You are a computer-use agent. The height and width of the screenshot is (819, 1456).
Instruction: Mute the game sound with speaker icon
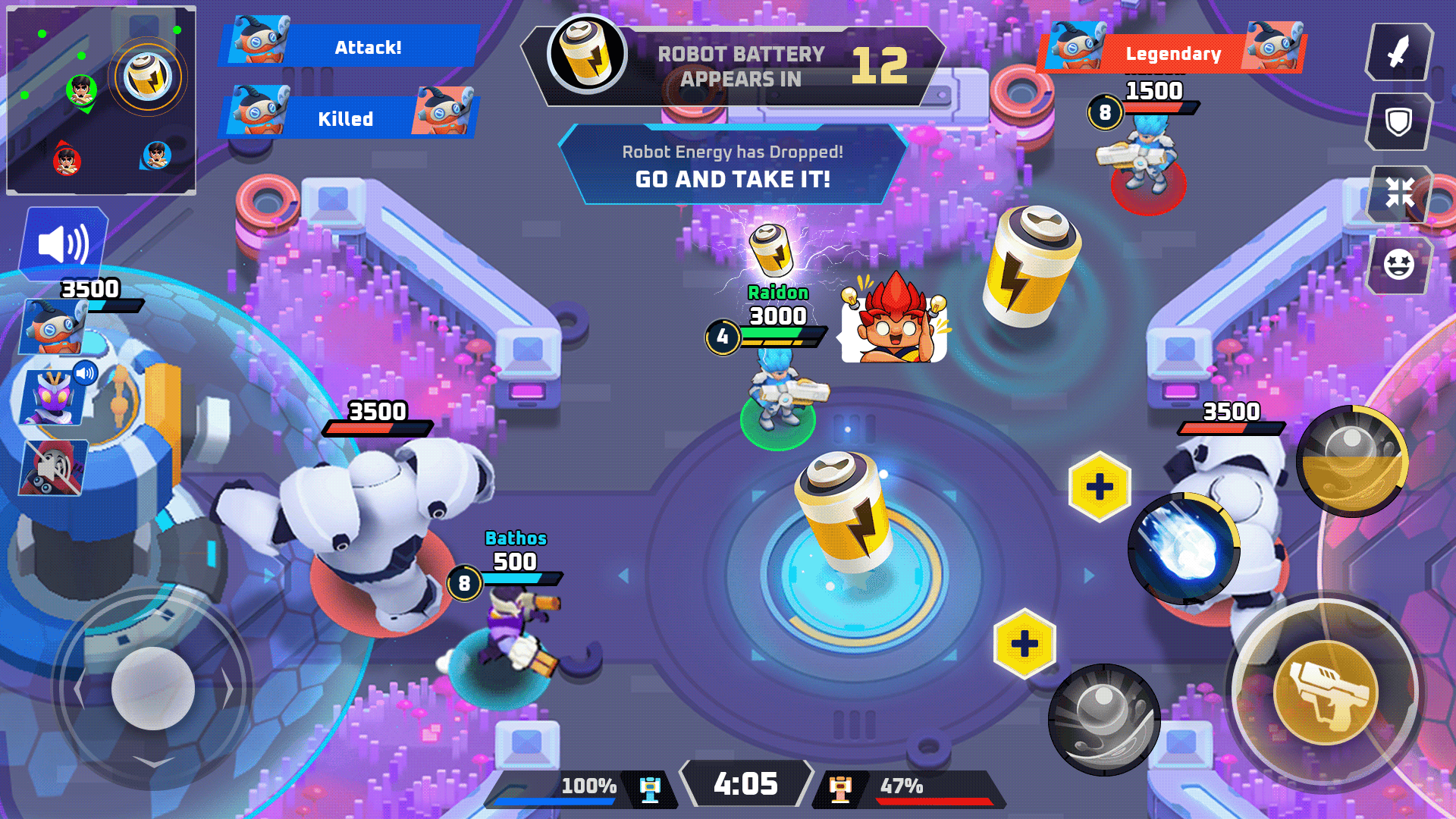point(64,241)
